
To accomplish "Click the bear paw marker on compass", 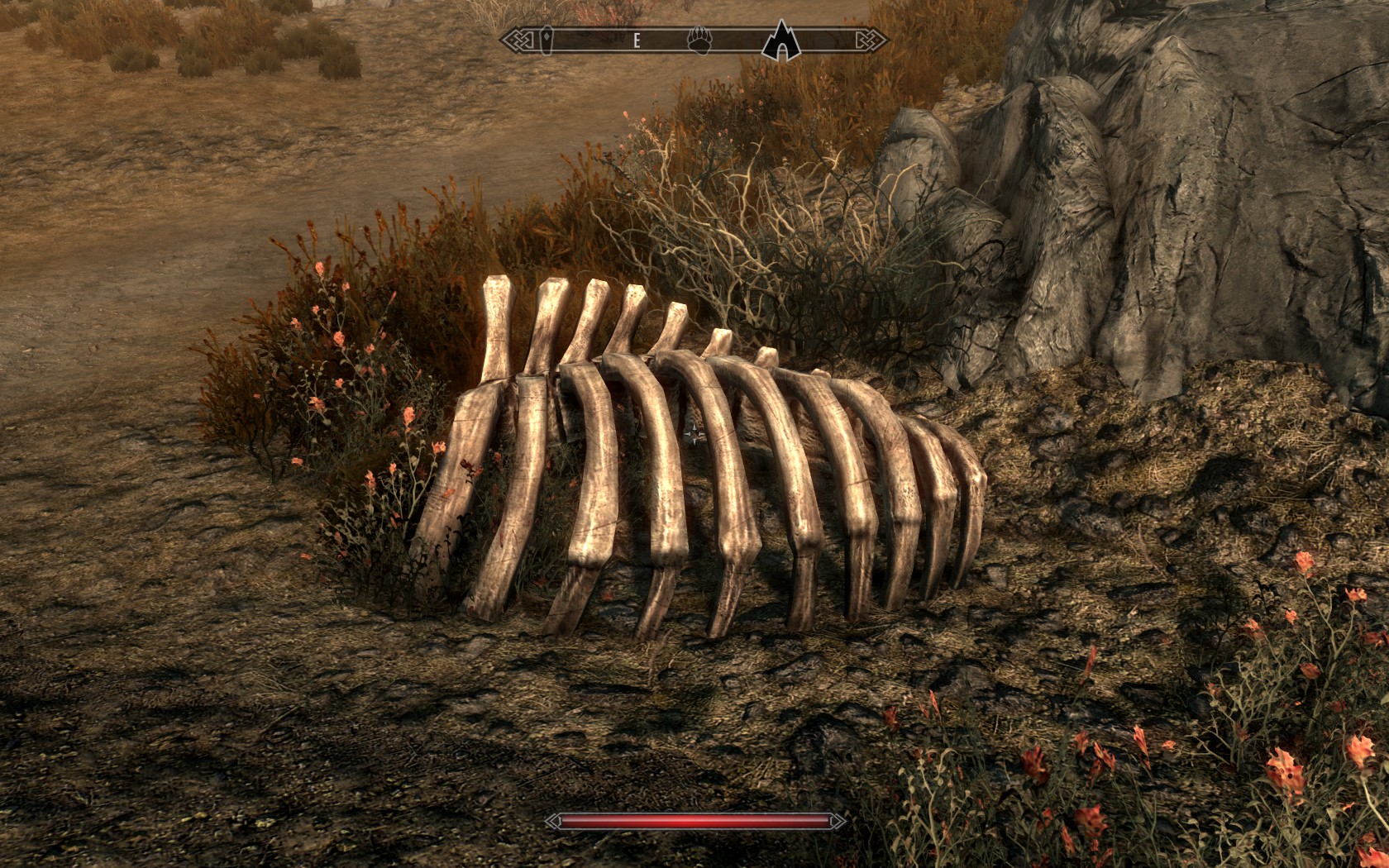I will point(699,40).
